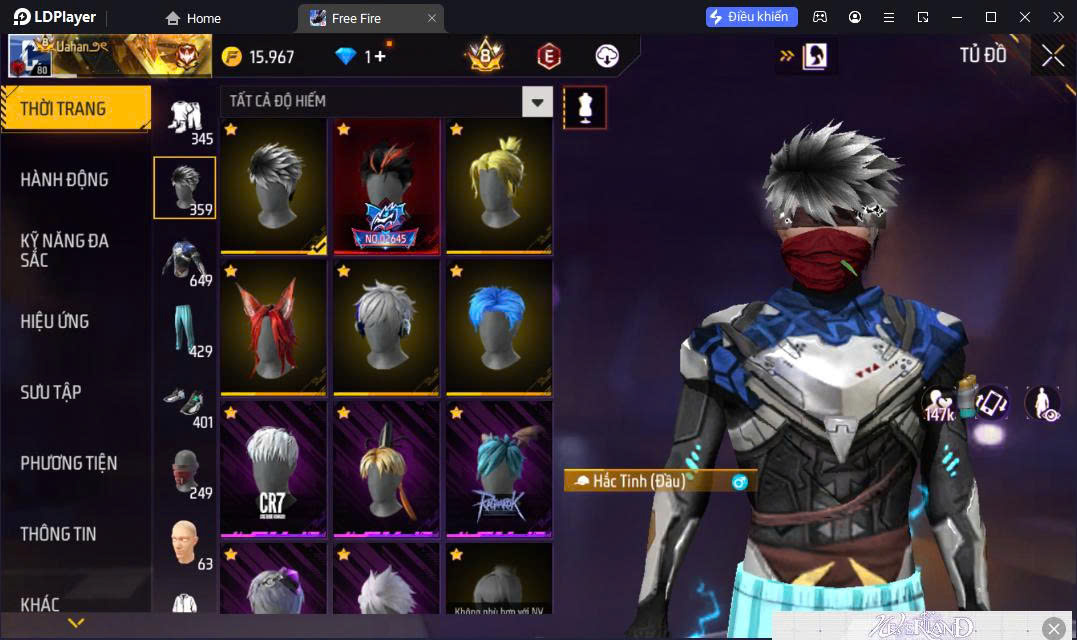Open the HIỆU ỨNG category
This screenshot has width=1077, height=640.
coord(55,321)
